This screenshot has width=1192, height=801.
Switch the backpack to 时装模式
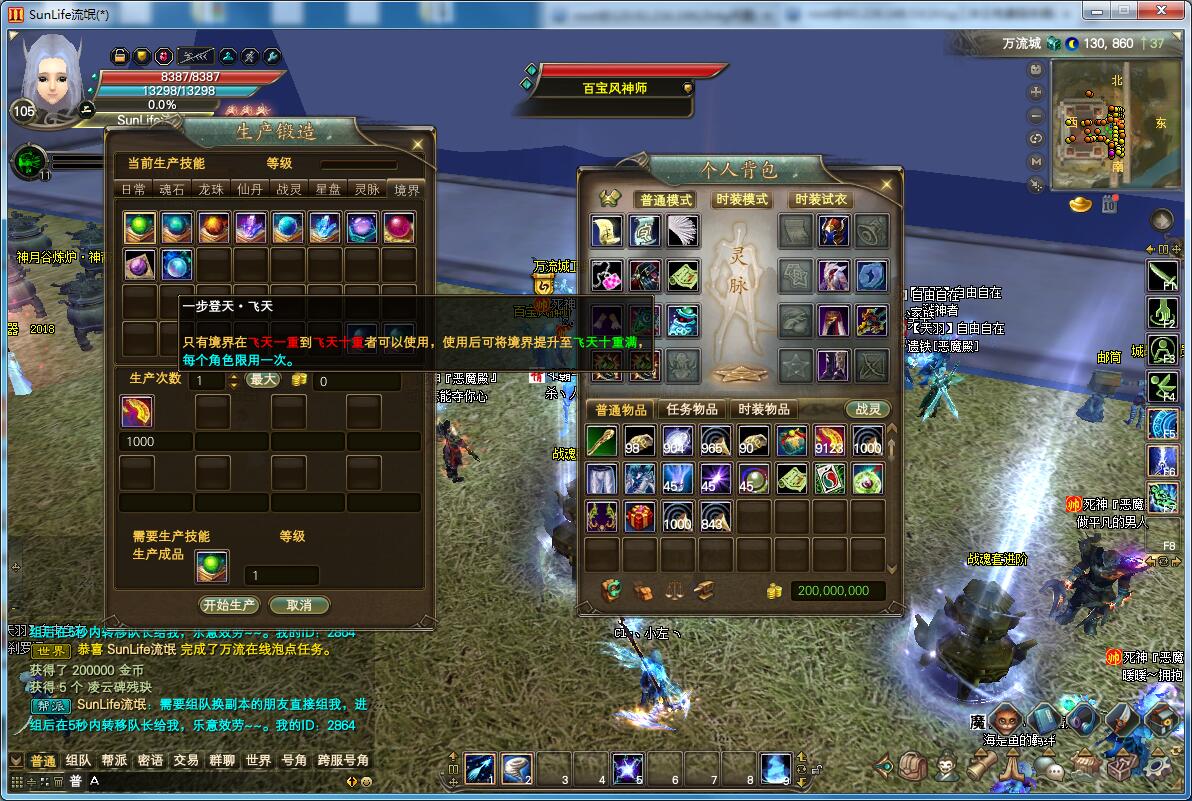coord(741,200)
